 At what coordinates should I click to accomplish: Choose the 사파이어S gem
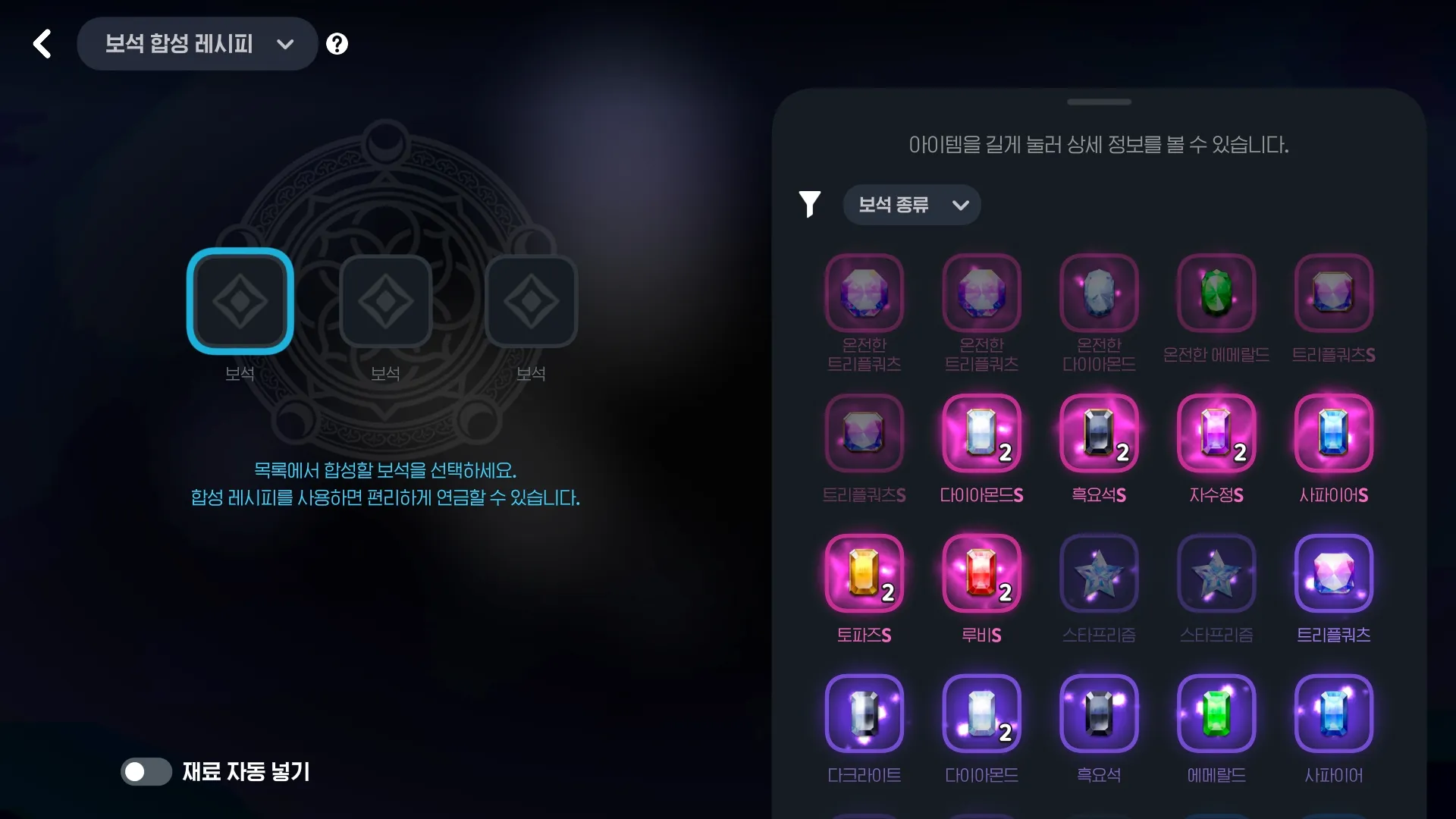pyautogui.click(x=1333, y=433)
